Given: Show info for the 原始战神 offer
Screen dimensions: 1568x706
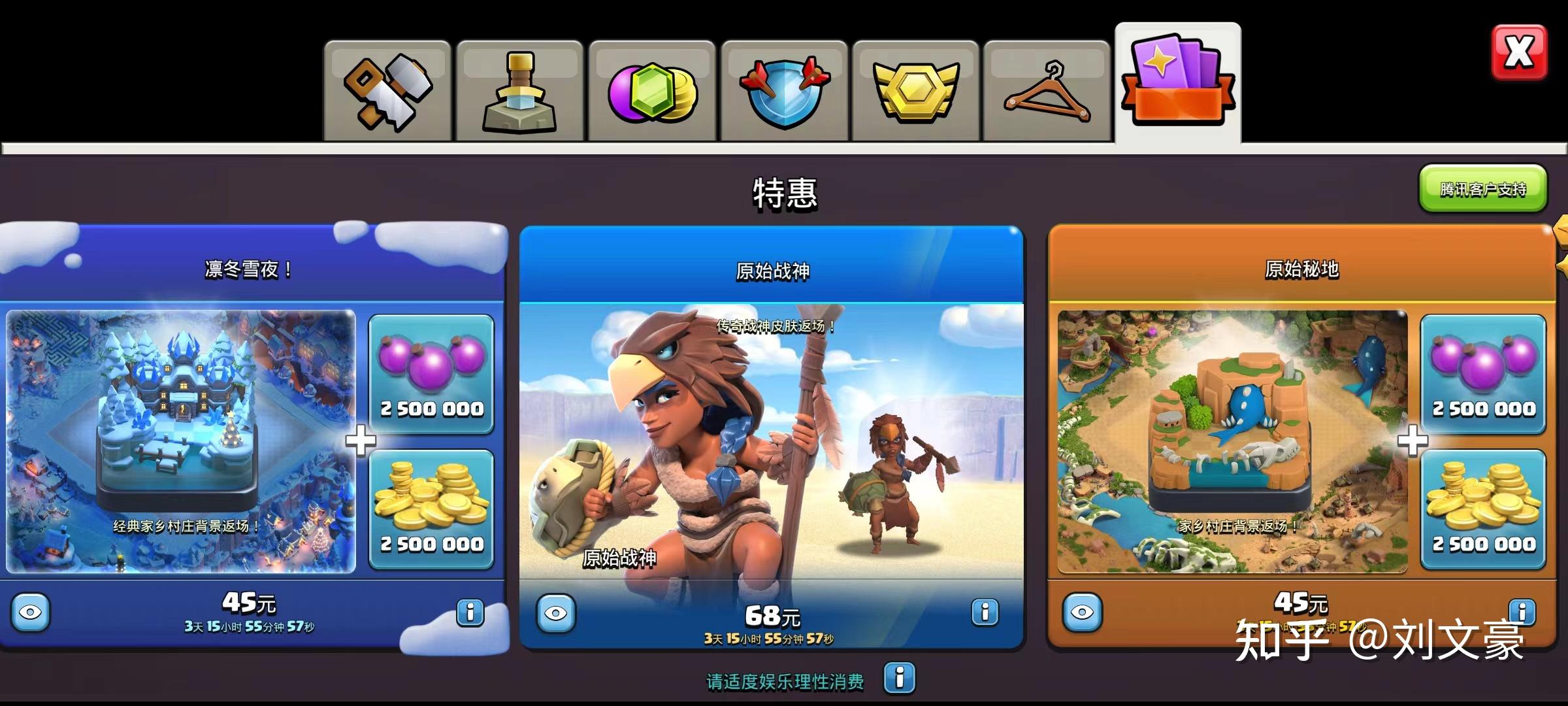Looking at the screenshot, I should pyautogui.click(x=985, y=612).
